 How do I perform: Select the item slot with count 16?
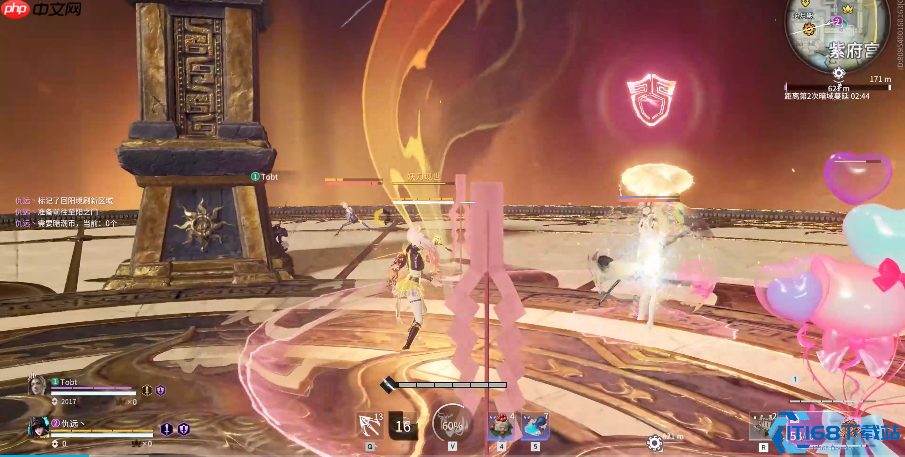[403, 425]
